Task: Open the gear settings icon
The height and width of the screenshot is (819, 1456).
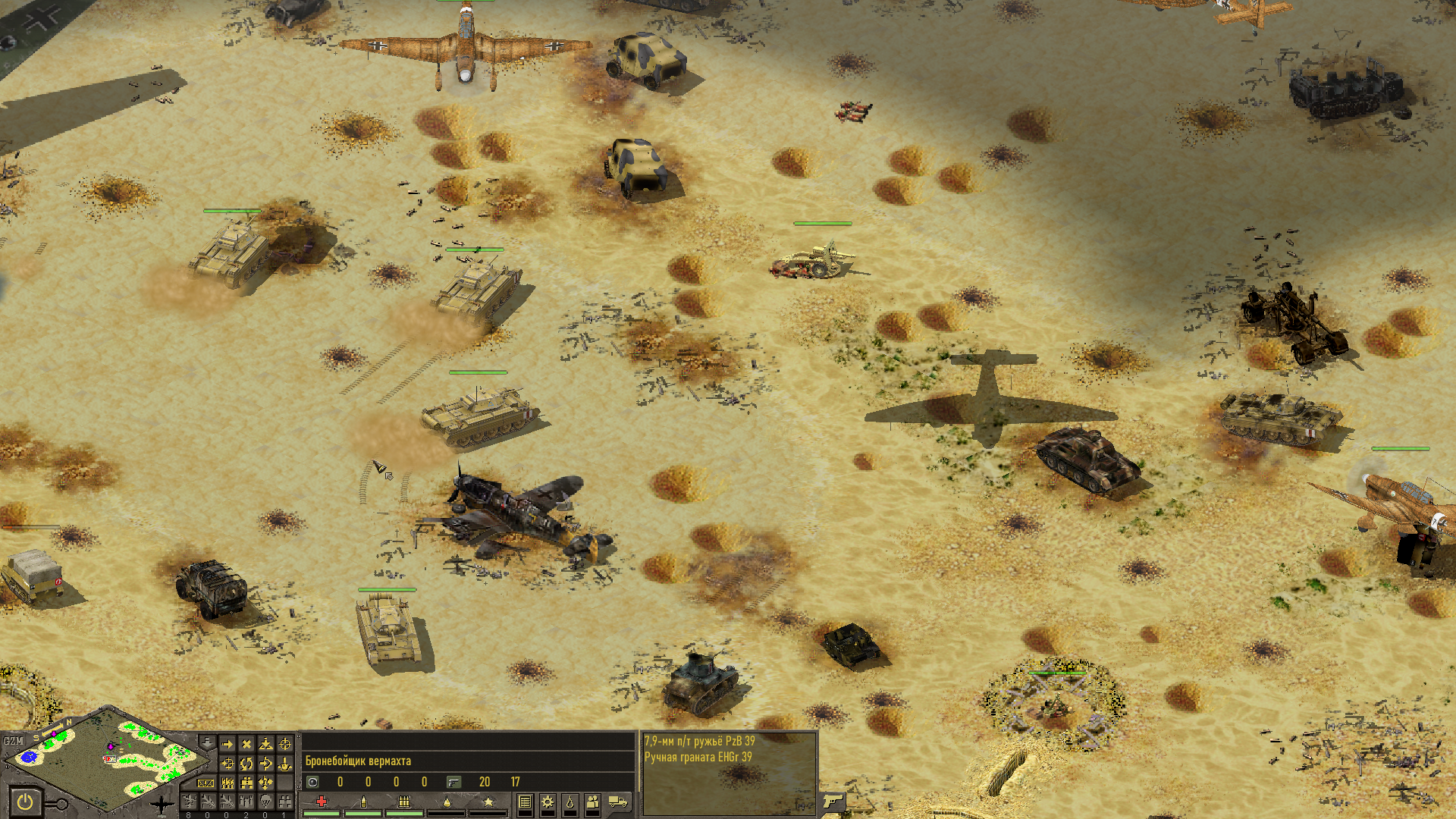Action: [x=548, y=802]
